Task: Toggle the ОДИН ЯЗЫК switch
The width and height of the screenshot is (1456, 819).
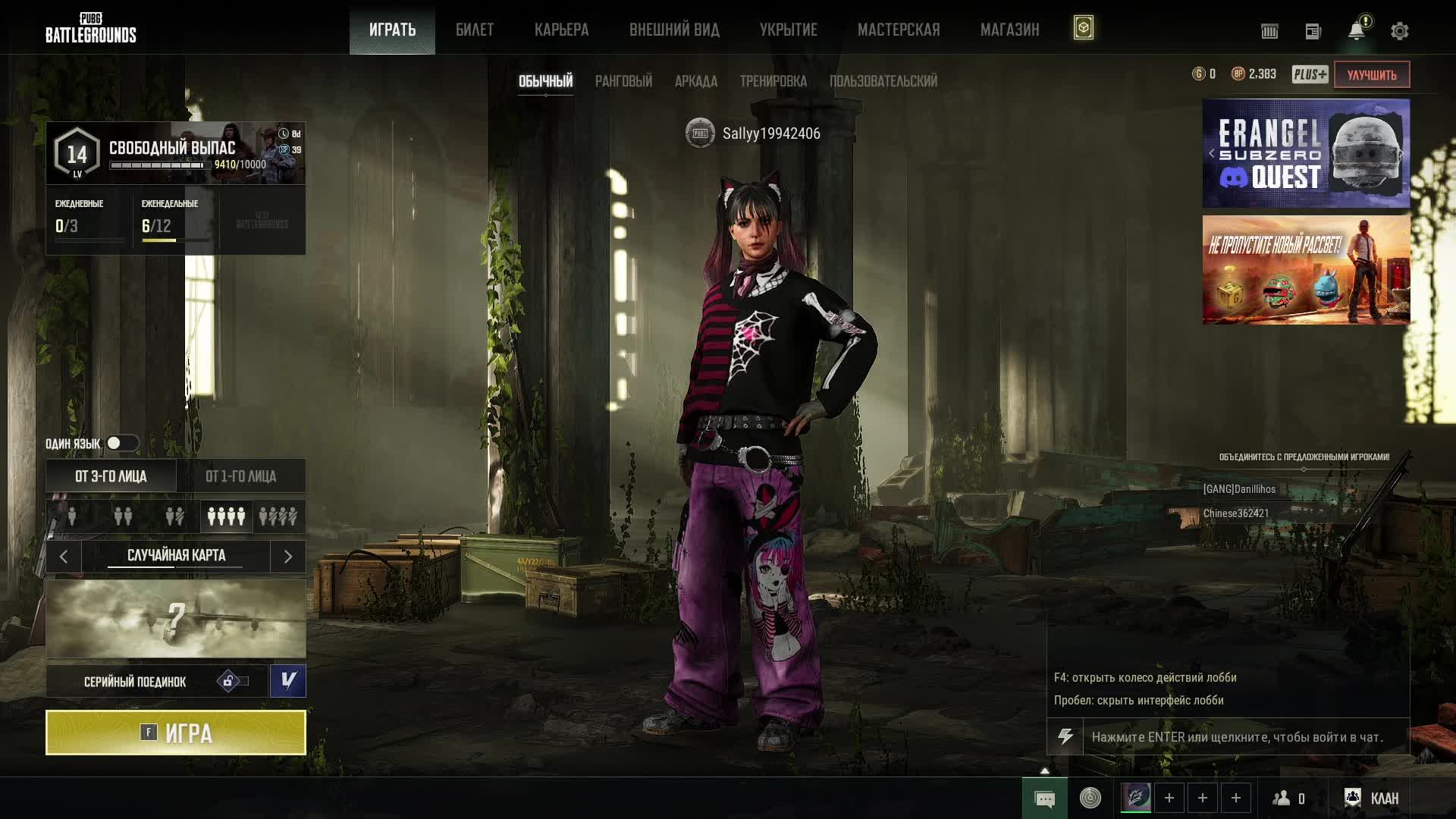Action: coord(121,444)
